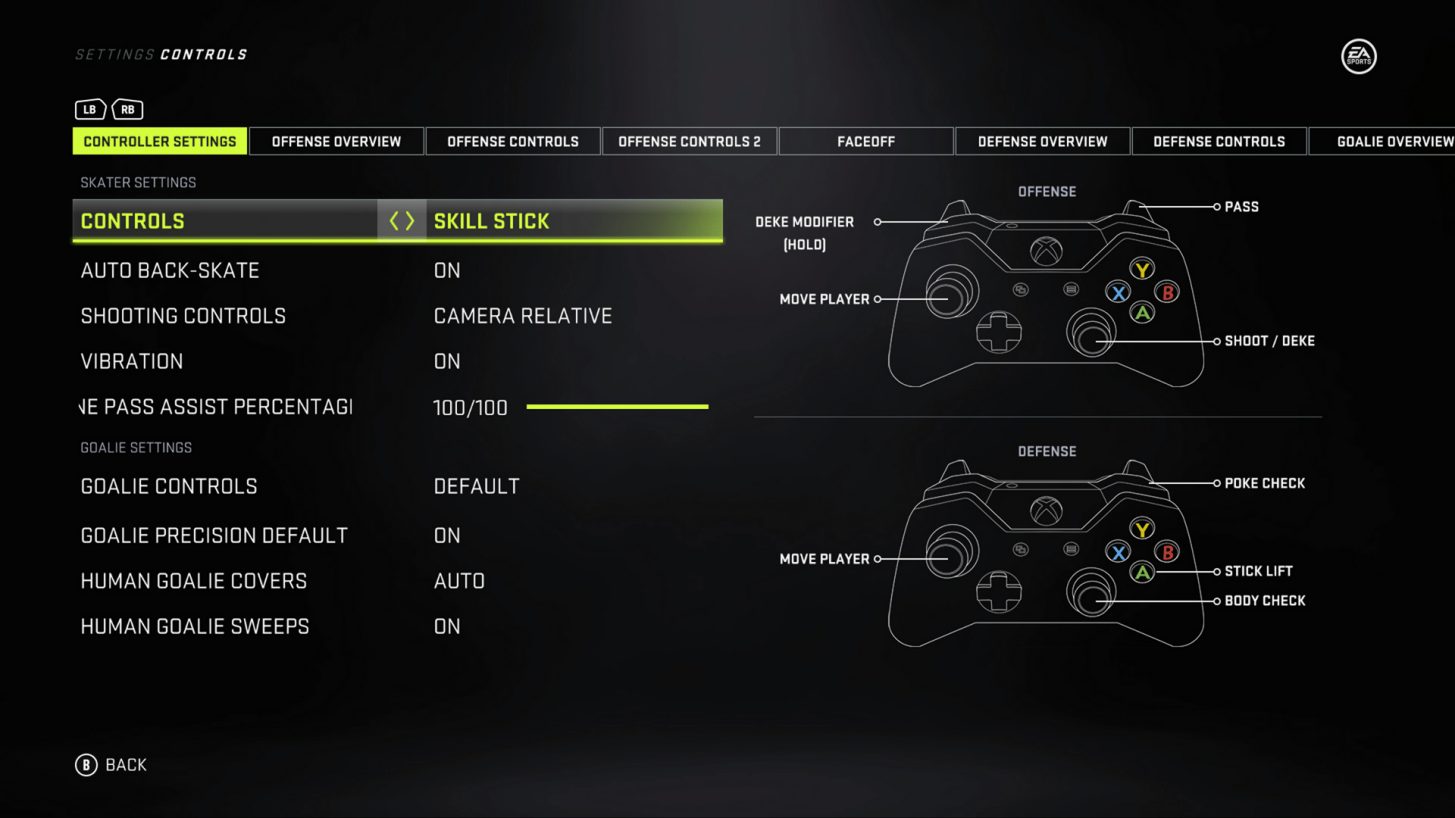Switch to the Faceoff tab
1455x818 pixels.
[866, 141]
